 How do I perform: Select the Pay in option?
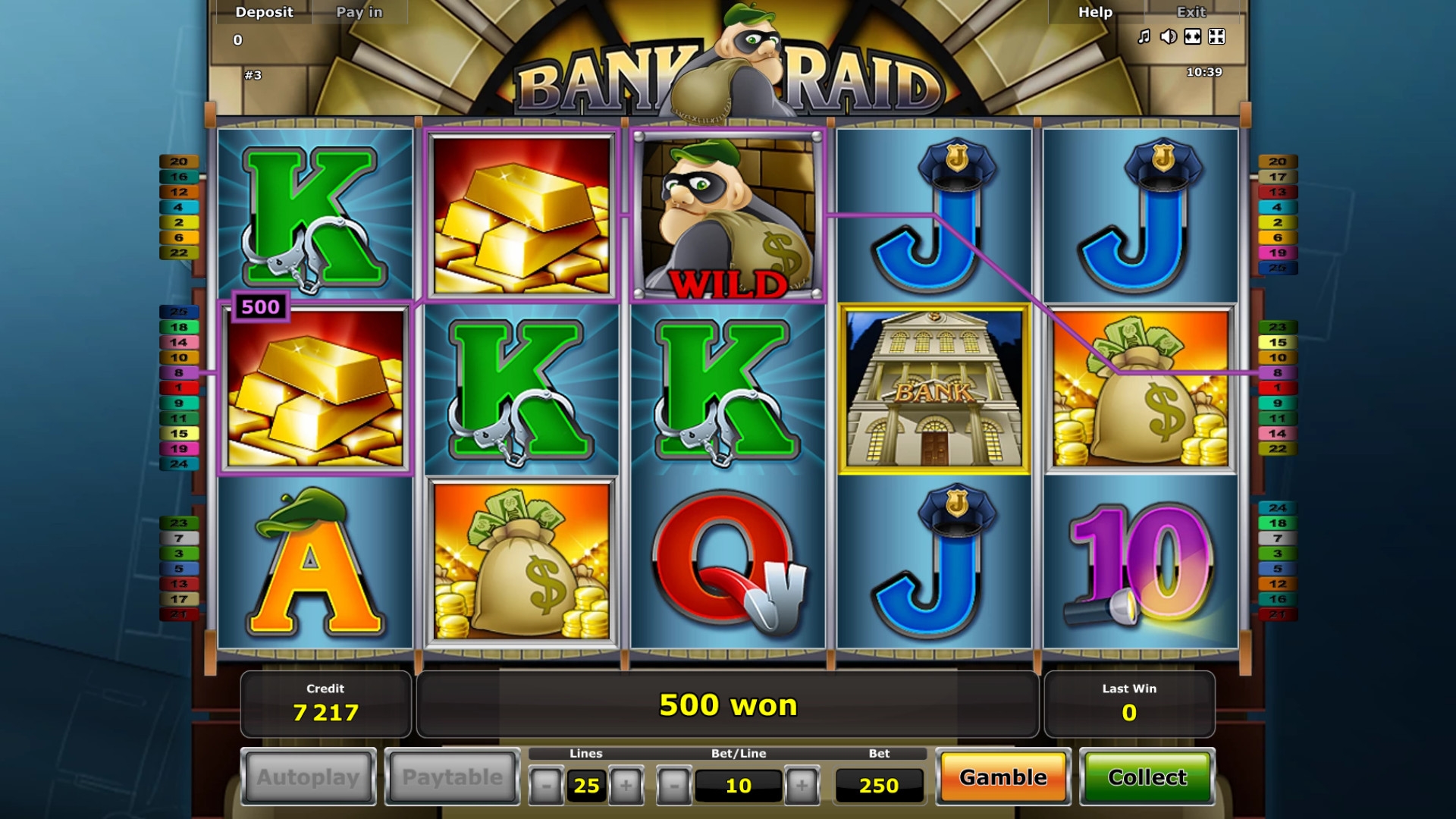[359, 12]
